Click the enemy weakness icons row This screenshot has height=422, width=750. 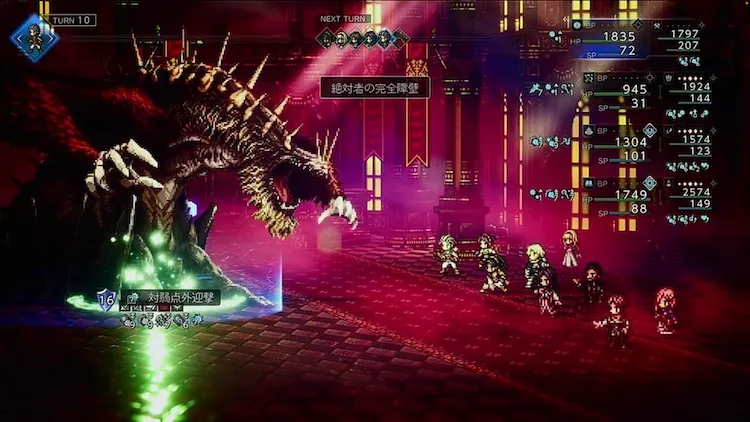(160, 319)
